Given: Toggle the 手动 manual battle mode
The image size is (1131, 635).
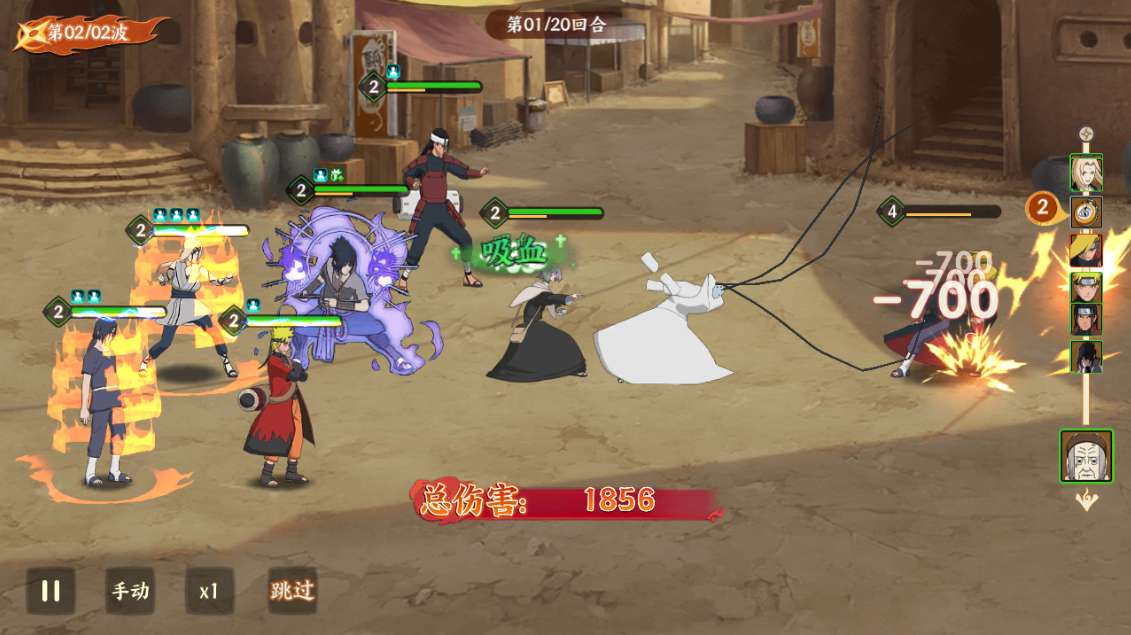Looking at the screenshot, I should coord(130,590).
